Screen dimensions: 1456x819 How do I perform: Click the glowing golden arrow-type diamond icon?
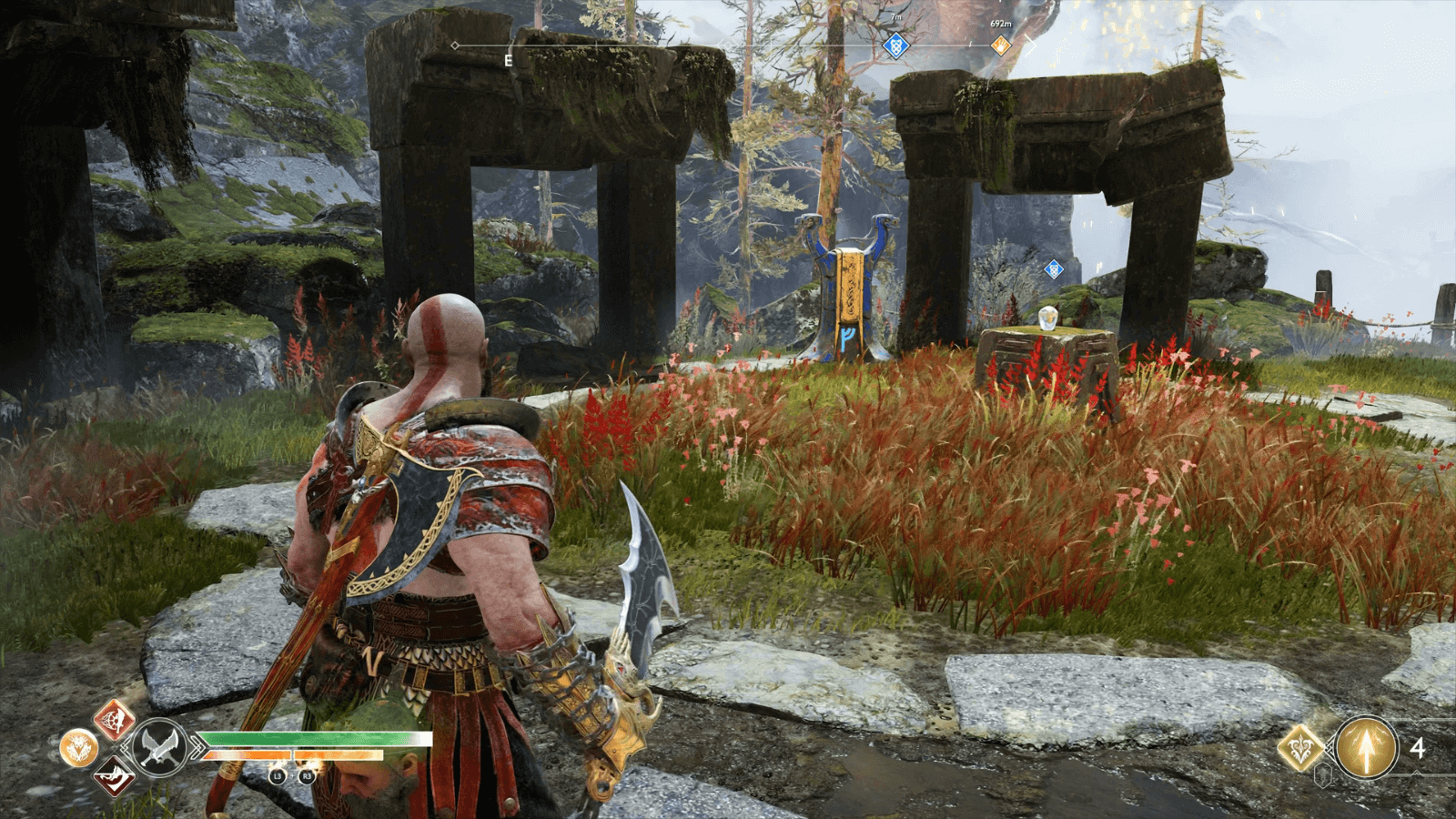click(x=1300, y=747)
